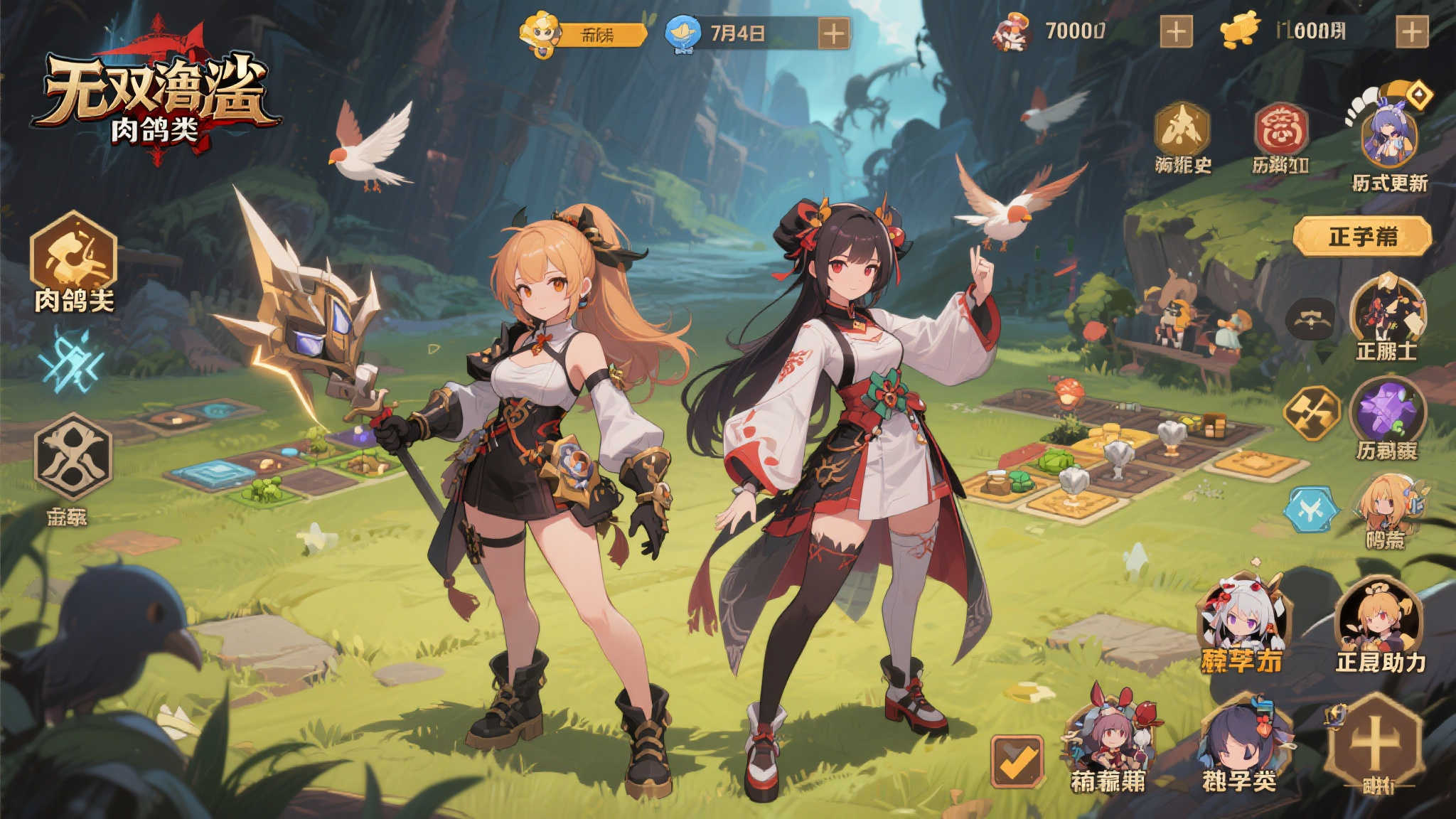
Task: Click the golden banner button
Action: (1361, 236)
